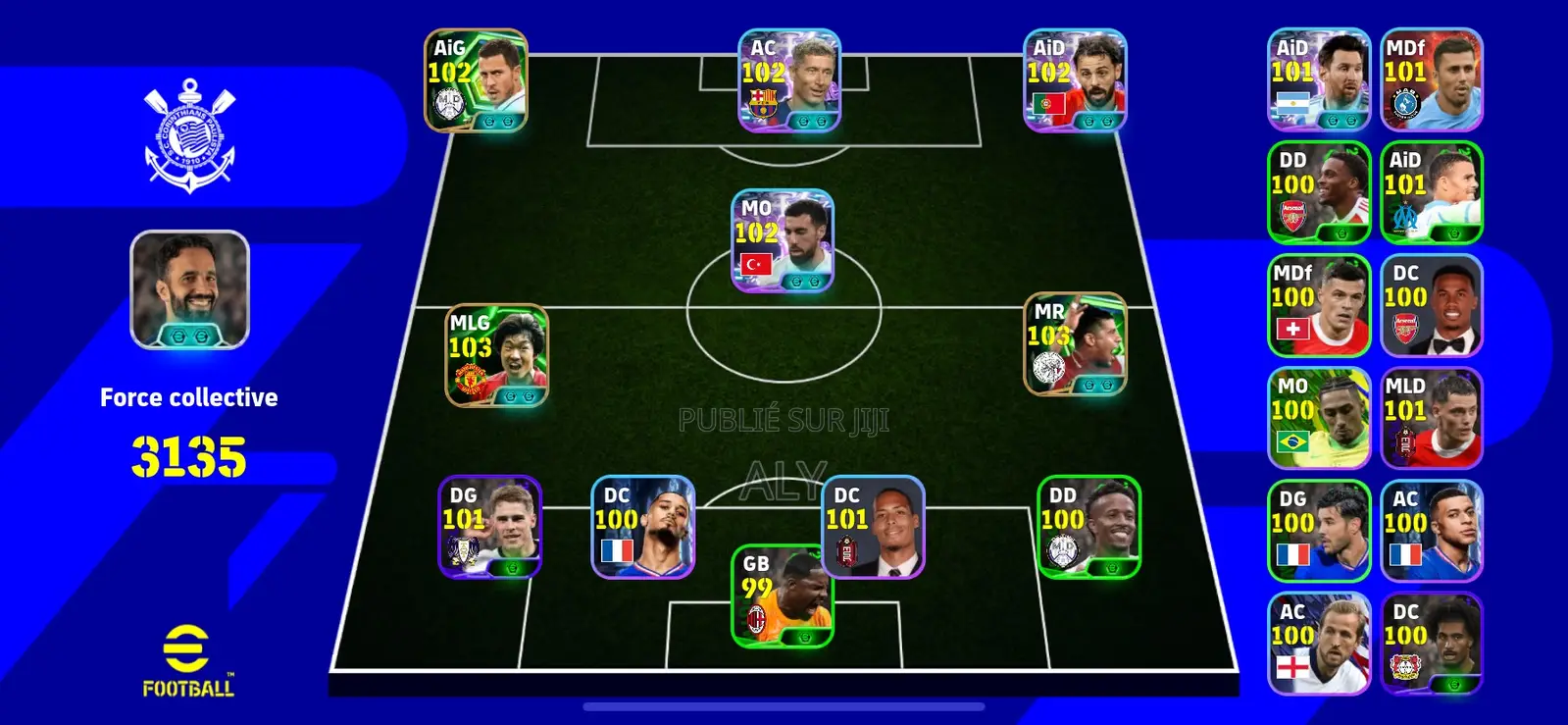Select the MLG 103 midfielder card
1568x725 pixels.
tap(497, 356)
